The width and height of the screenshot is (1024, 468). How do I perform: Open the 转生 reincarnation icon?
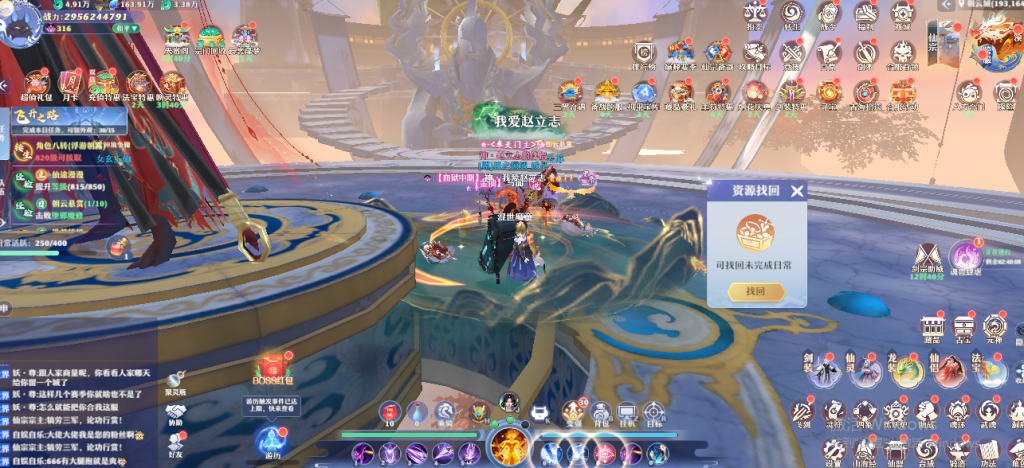[793, 14]
